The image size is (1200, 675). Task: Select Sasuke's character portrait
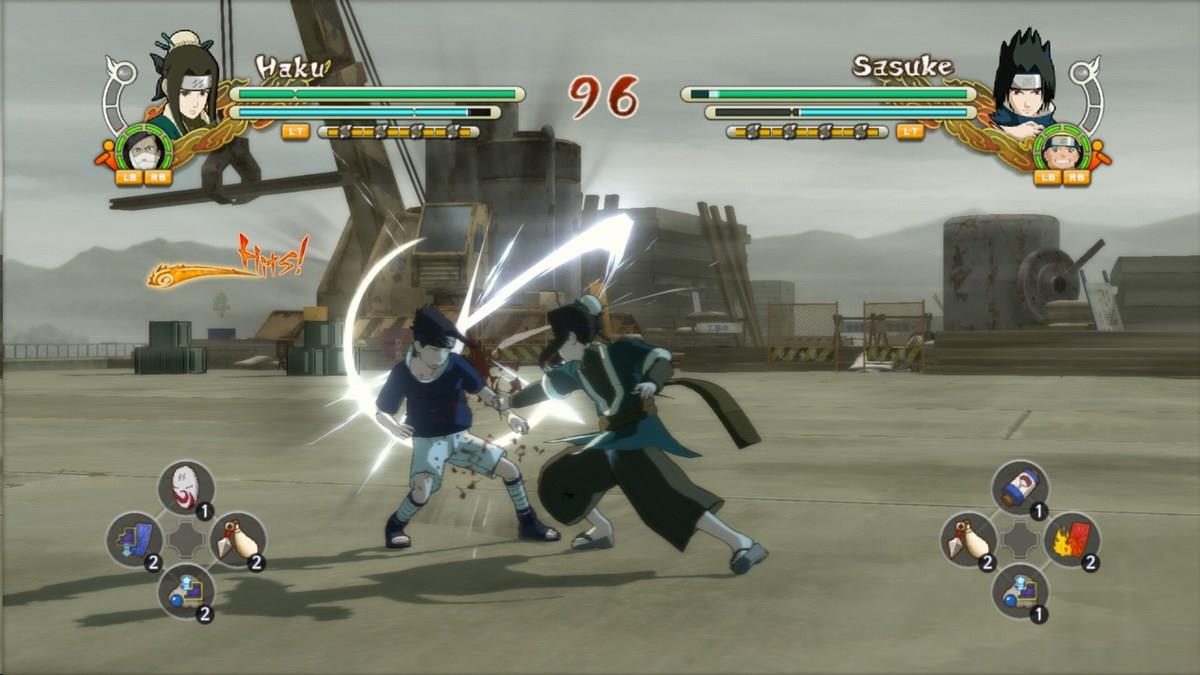(x=1023, y=84)
